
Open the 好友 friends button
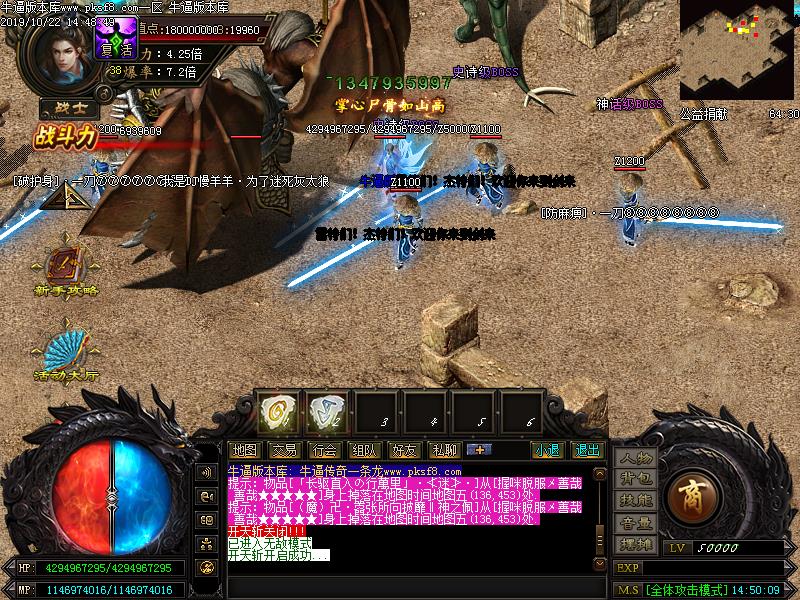coord(405,450)
